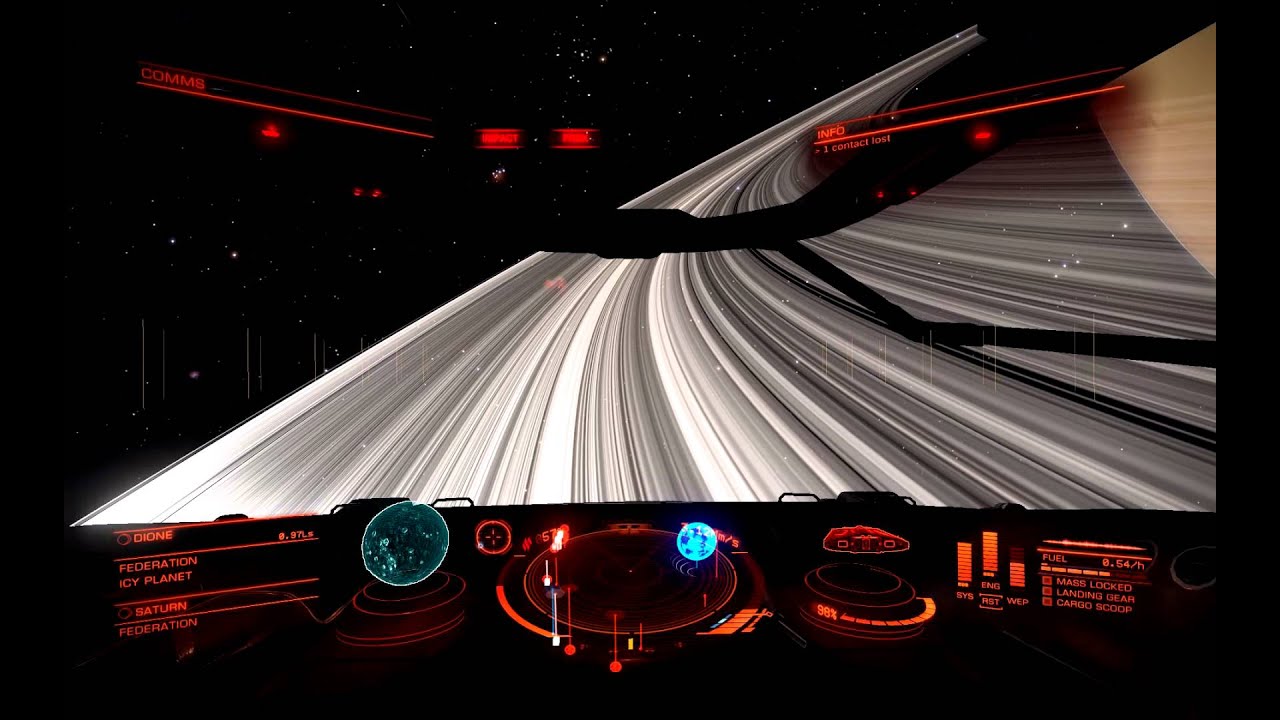Select the Saturn destination entry
Viewport: 1280px width, 720px height.
coord(161,610)
